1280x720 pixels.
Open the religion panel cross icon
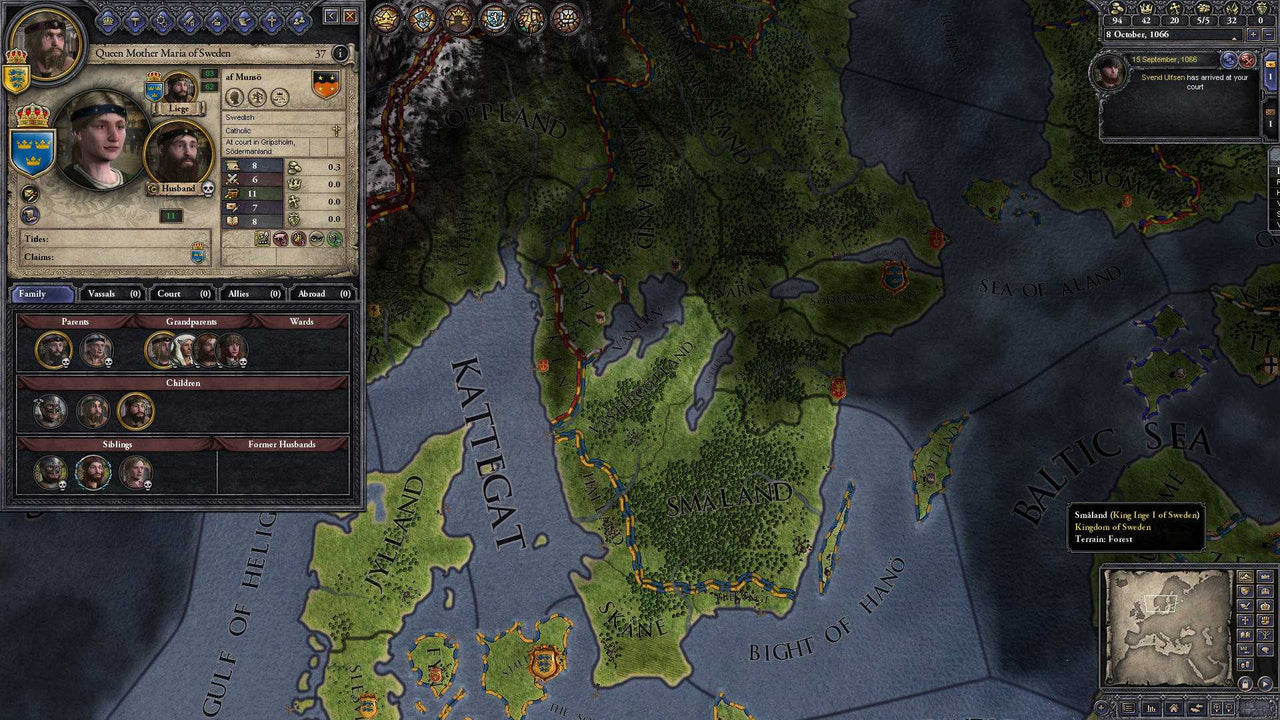pyautogui.click(x=272, y=20)
